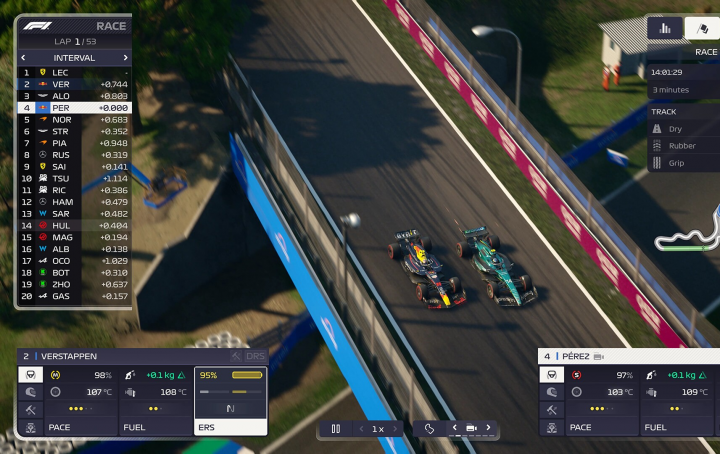The image size is (720, 454).
Task: Decrease the simulation speed with left arrow
Action: (361, 429)
